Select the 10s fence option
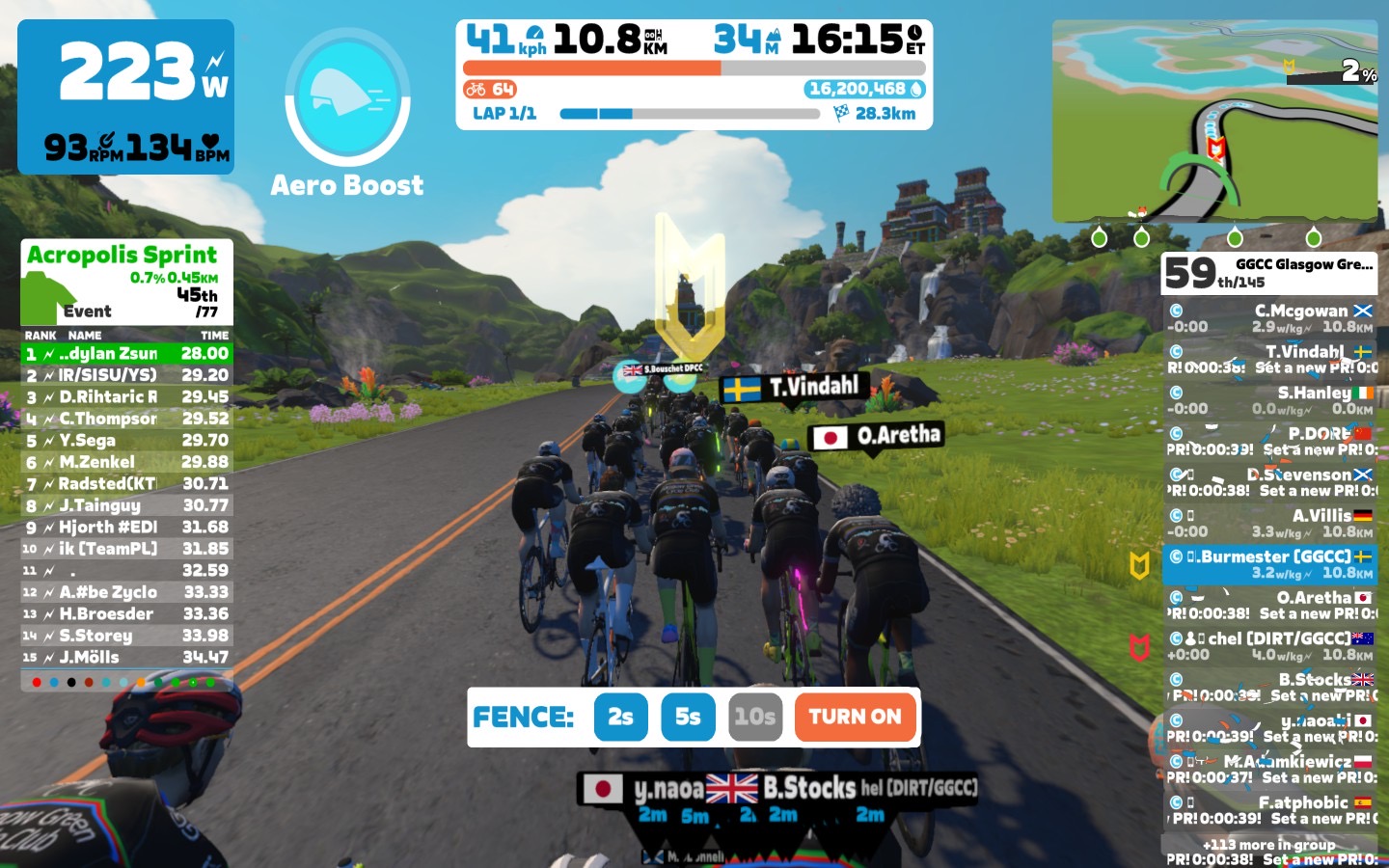 [x=754, y=718]
